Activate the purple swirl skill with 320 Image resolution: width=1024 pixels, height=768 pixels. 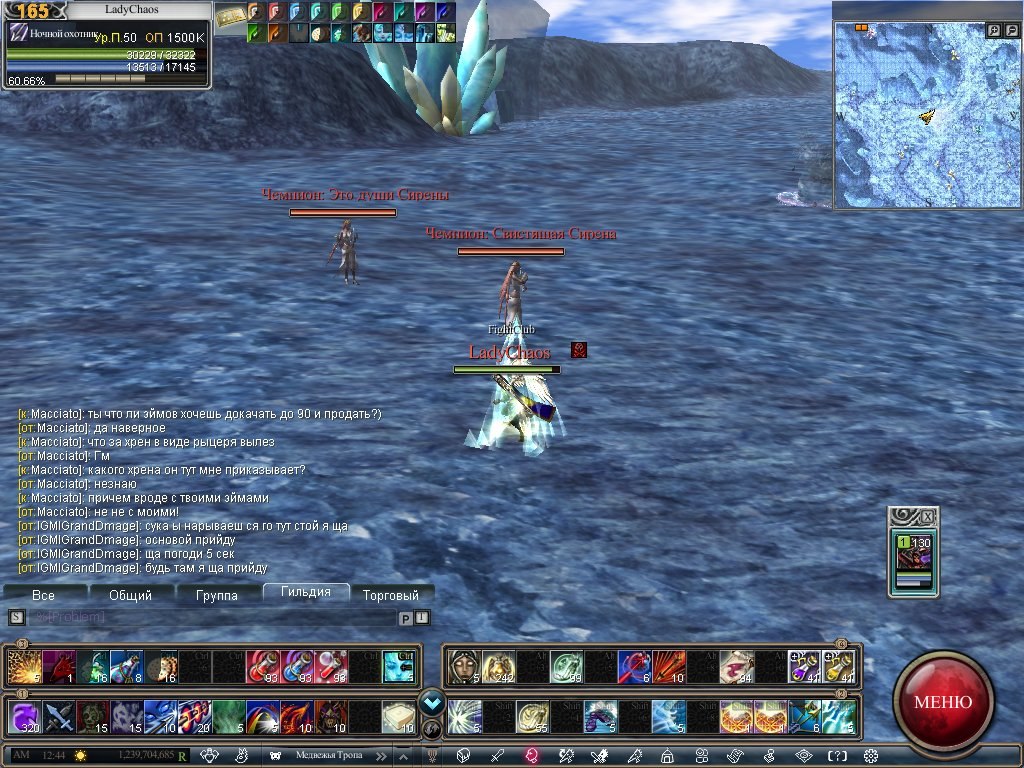(23, 716)
